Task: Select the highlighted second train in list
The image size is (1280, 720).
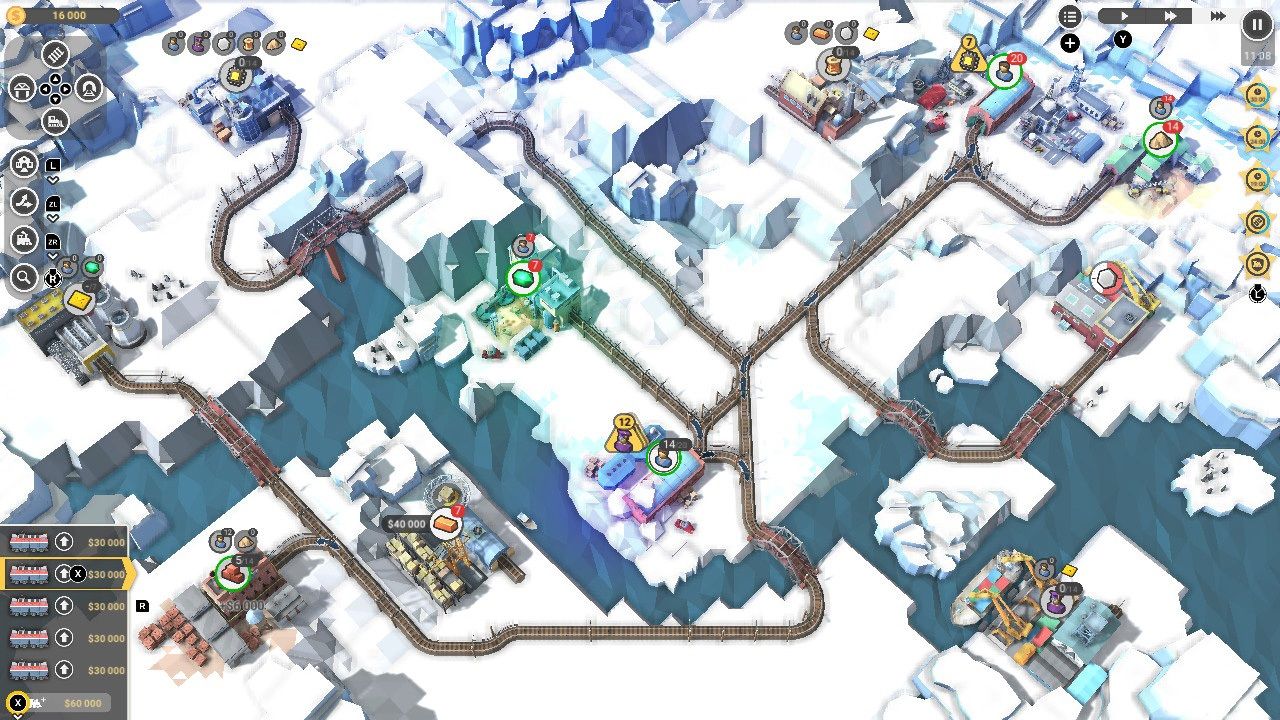Action: (x=30, y=572)
